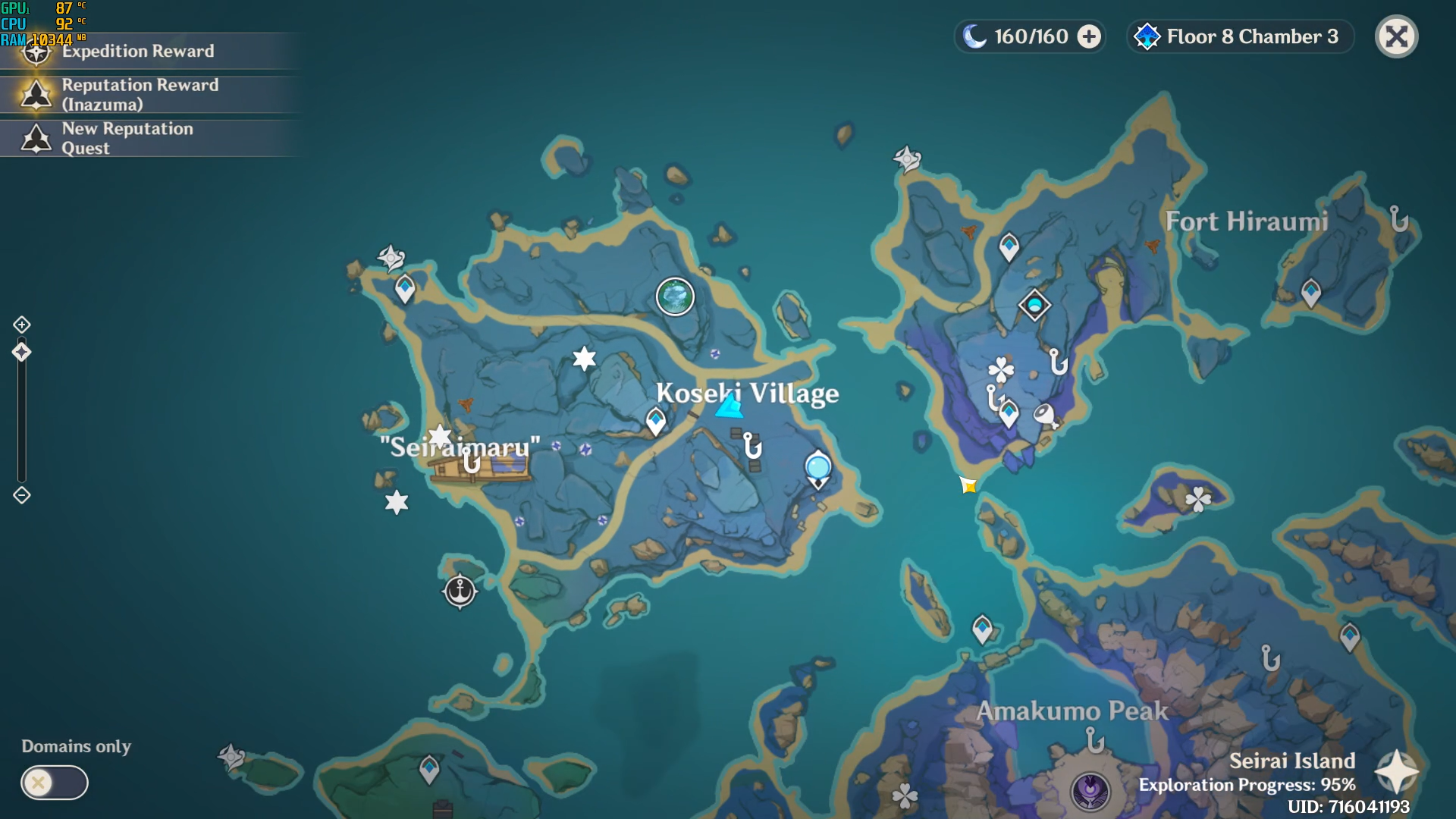1456x819 pixels.
Task: Toggle the Domains only filter
Action: coord(54,783)
